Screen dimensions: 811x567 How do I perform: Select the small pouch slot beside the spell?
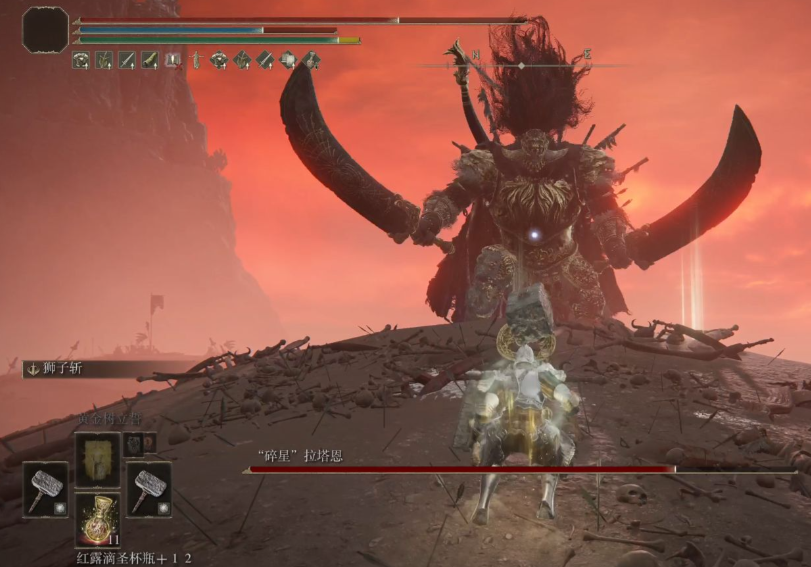click(x=134, y=444)
